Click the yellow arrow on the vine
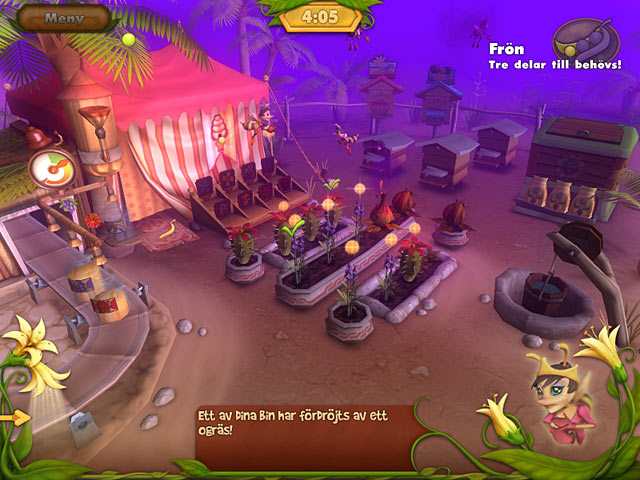The image size is (640, 480). click(14, 417)
